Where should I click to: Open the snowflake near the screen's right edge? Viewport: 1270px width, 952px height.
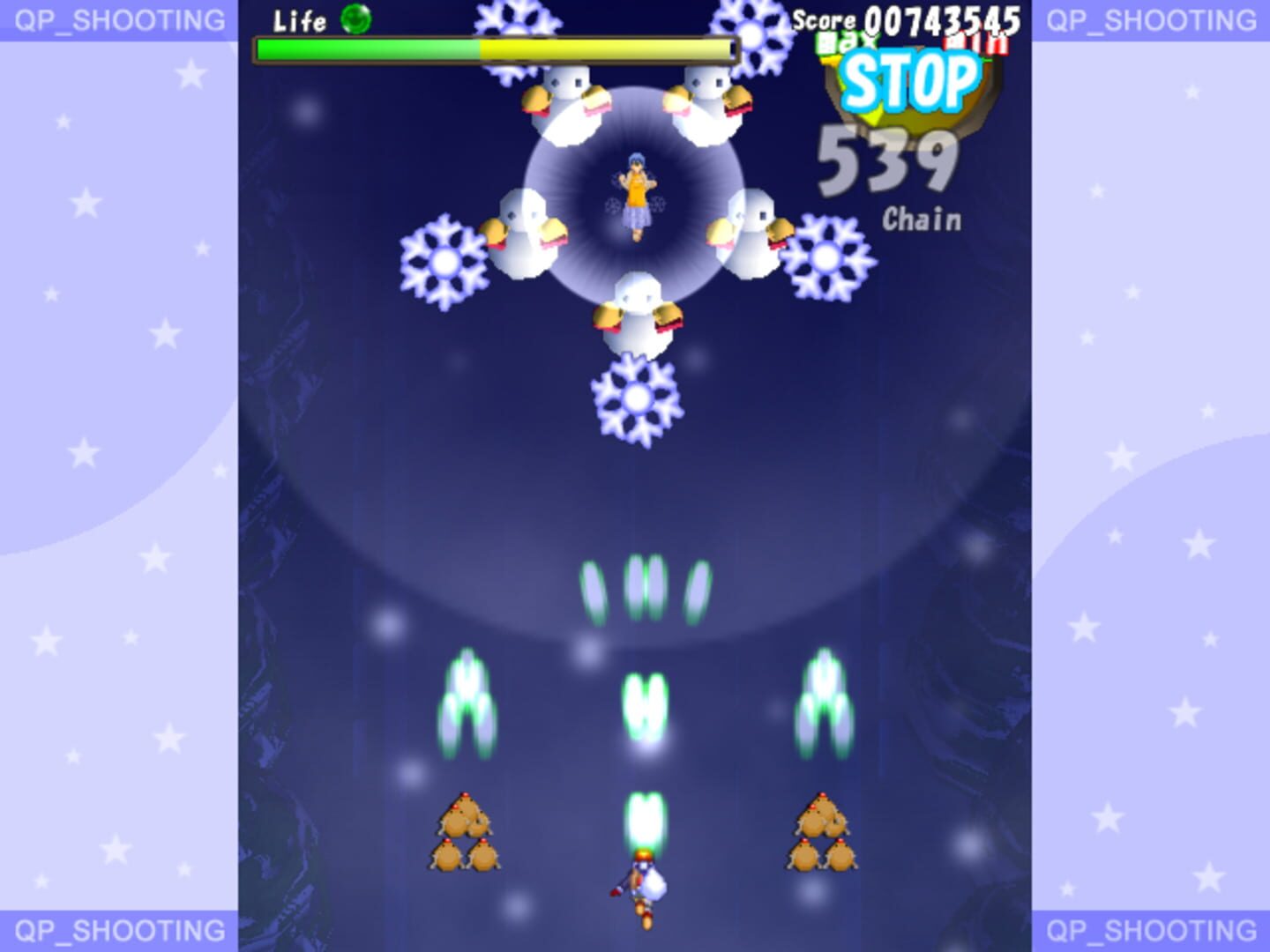pos(827,256)
